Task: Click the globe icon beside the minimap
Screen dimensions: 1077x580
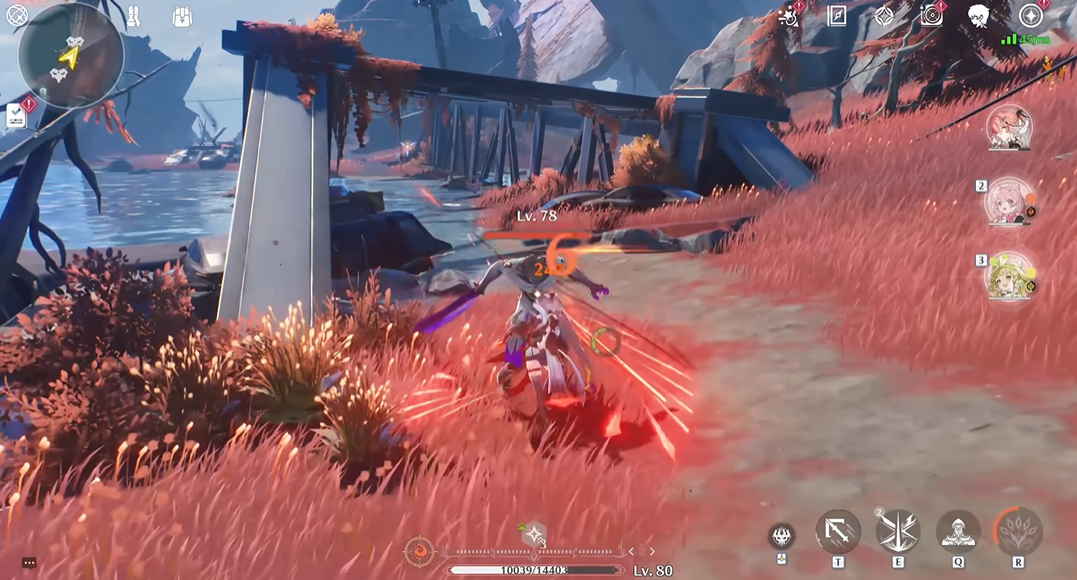Action: coord(16,16)
